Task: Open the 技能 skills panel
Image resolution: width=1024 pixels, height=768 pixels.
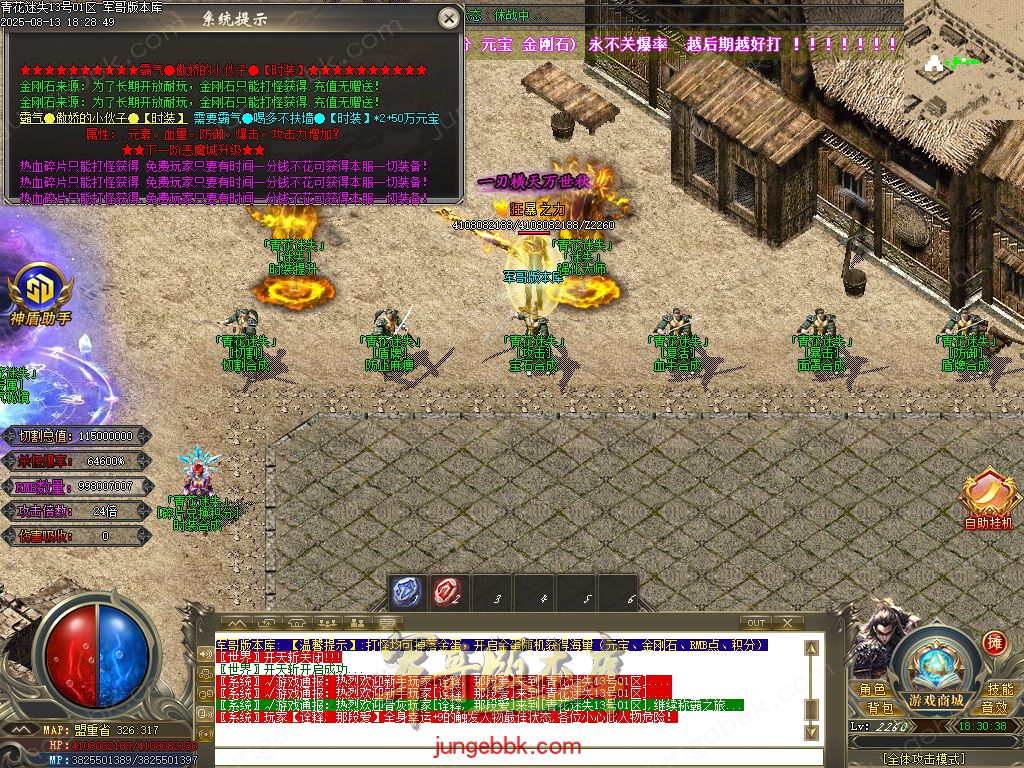Action: point(1000,690)
